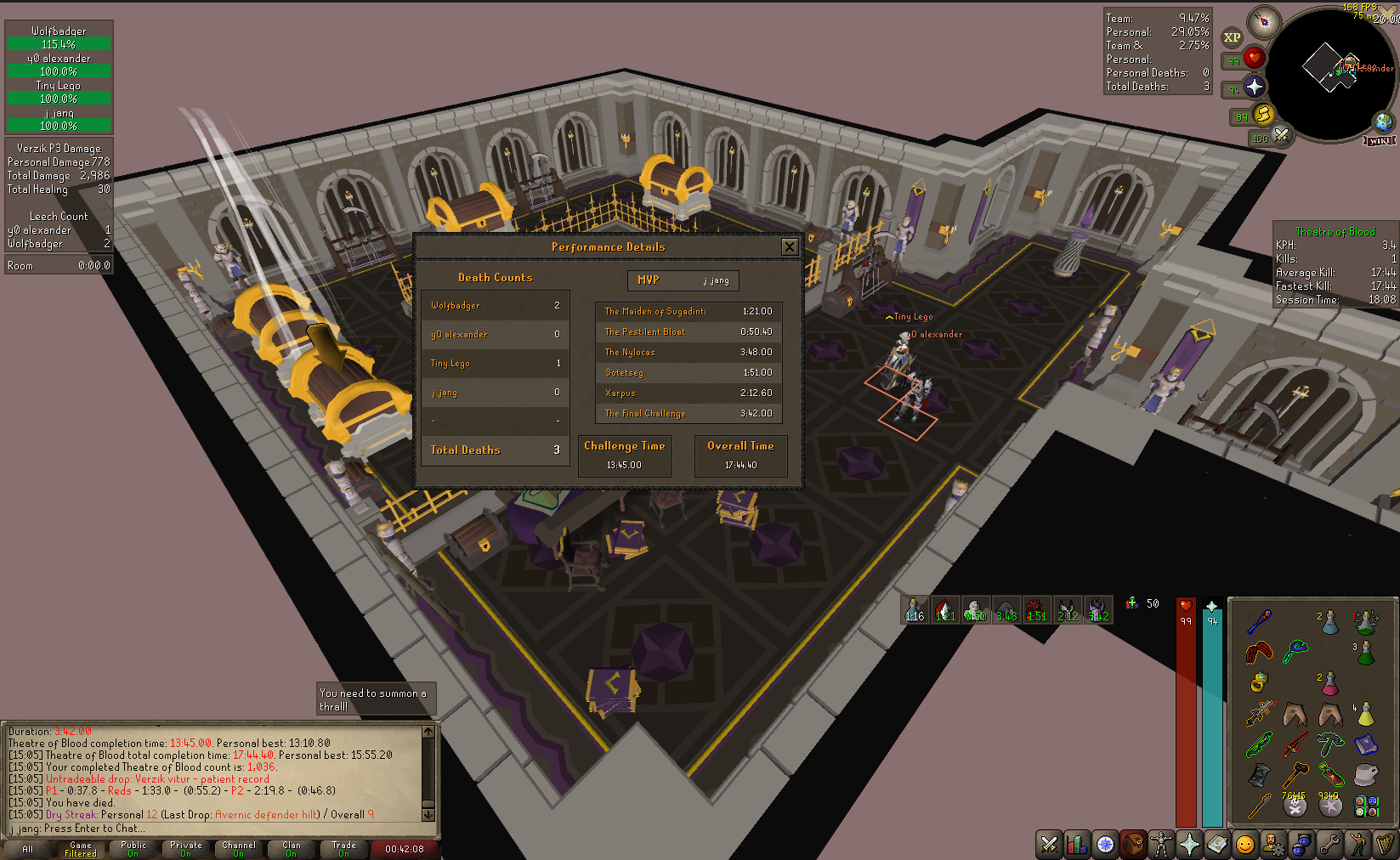Switch to the Skills tab

1077,844
